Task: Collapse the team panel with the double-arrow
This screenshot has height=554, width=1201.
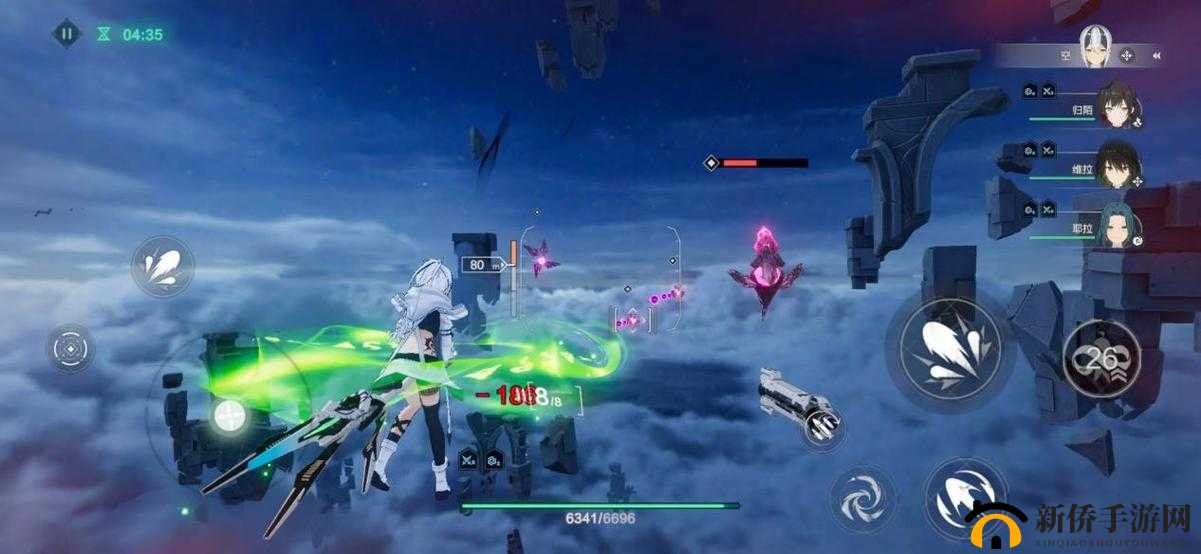Action: click(x=1156, y=56)
